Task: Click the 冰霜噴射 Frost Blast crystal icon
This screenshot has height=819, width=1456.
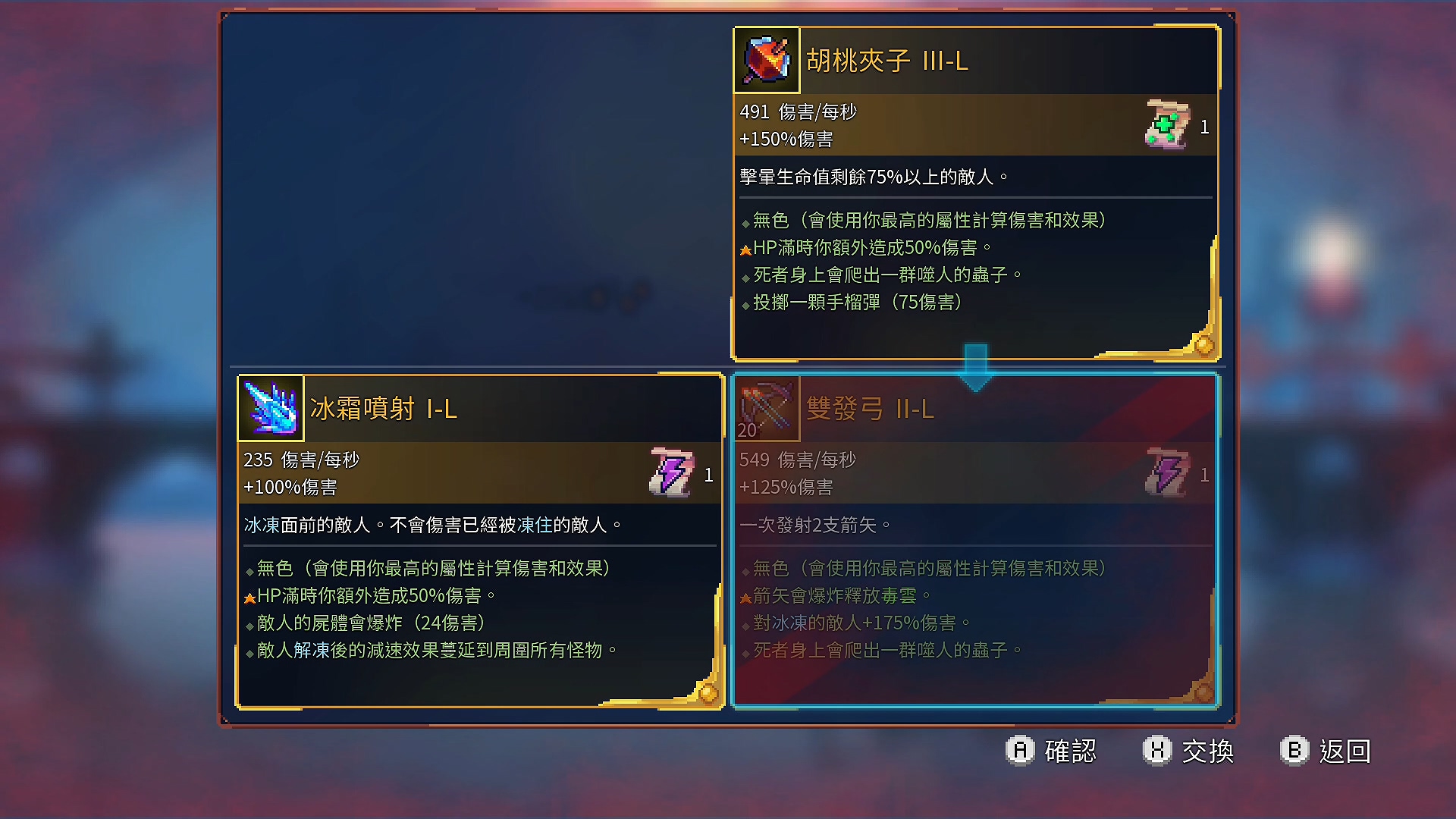Action: pyautogui.click(x=269, y=407)
